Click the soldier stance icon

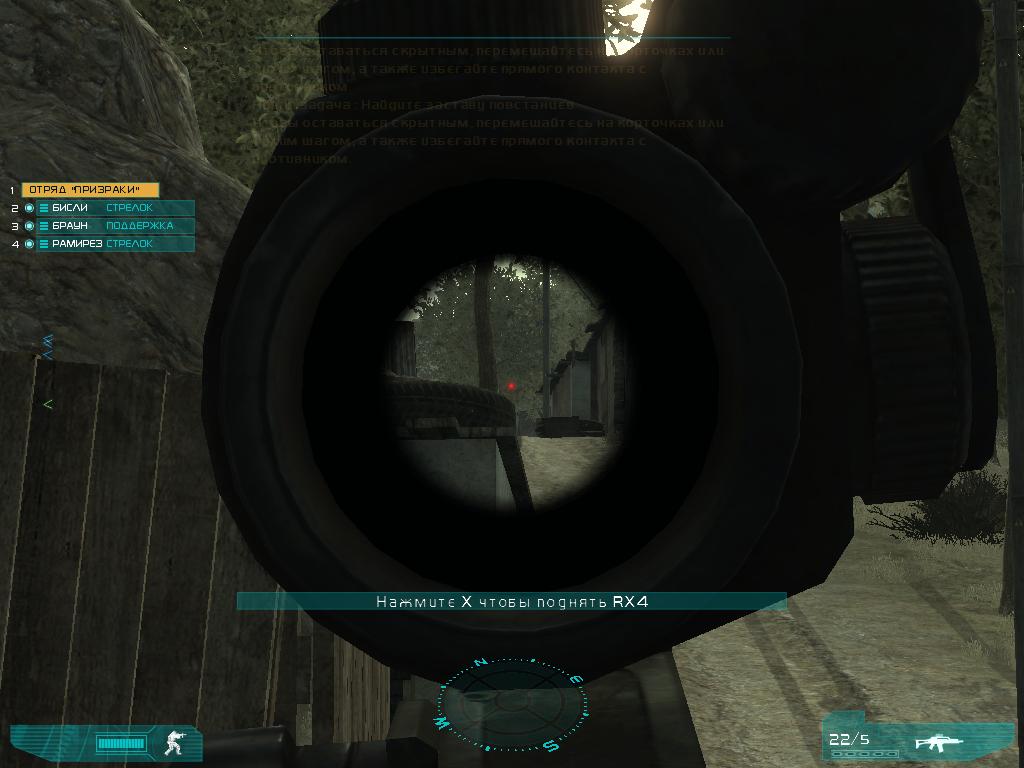[176, 742]
